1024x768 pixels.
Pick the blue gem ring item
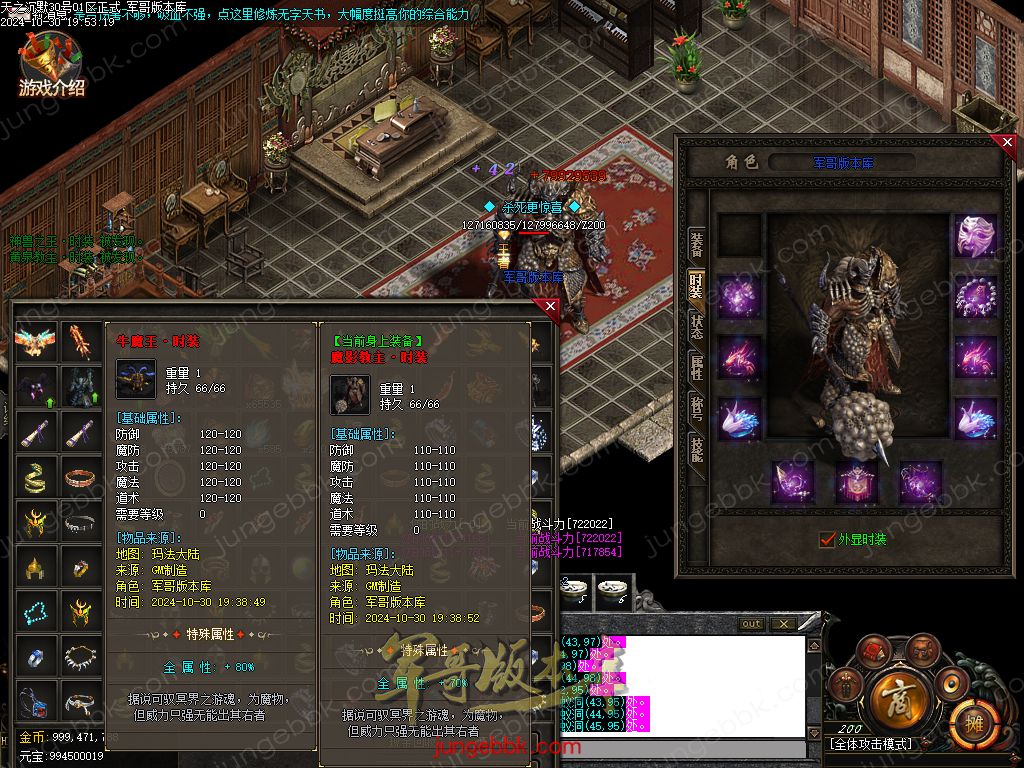tap(35, 657)
